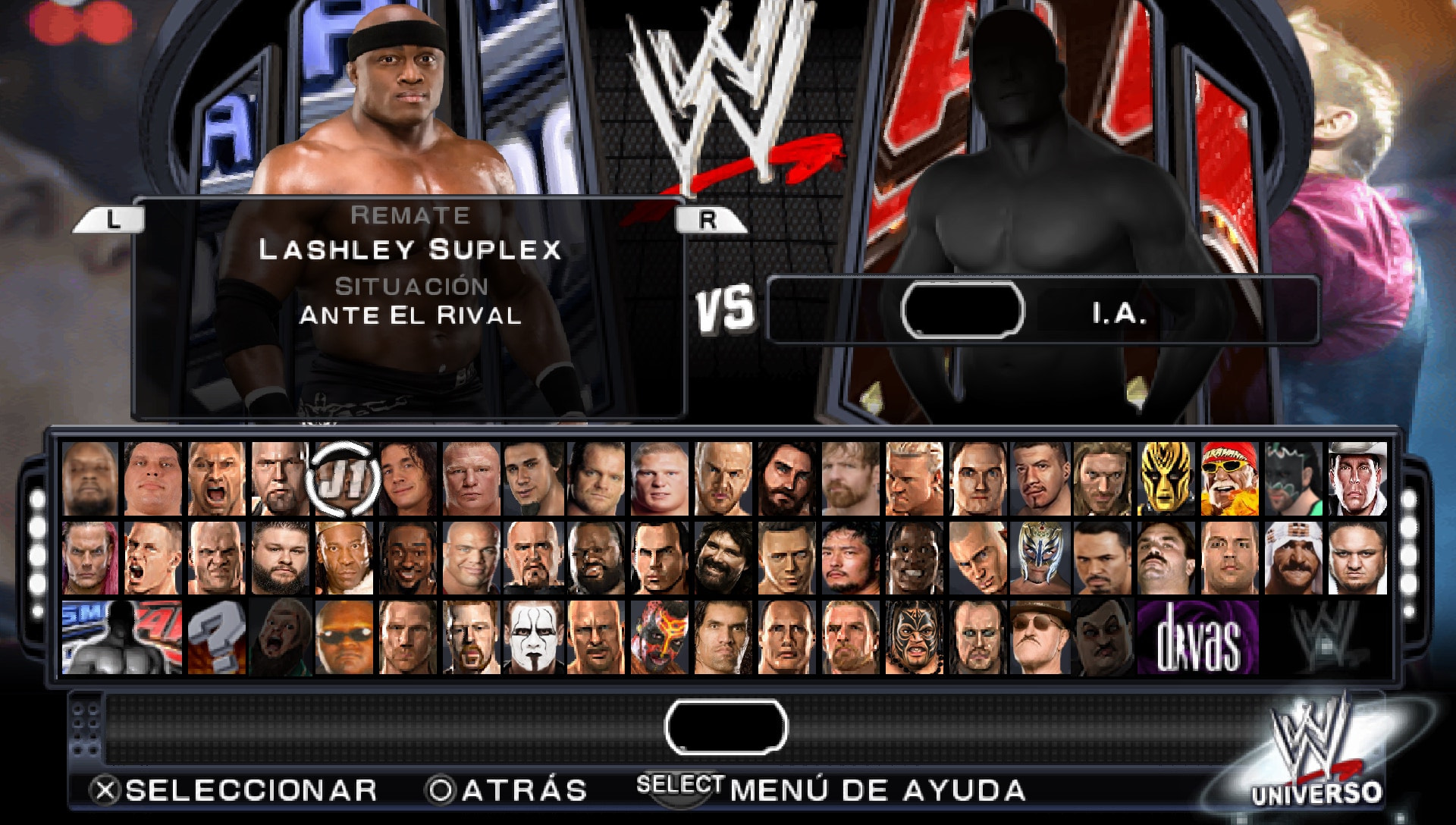The image size is (1456, 825).
Task: Pick the wrestler wearing a white headdress
Action: pos(1293,558)
